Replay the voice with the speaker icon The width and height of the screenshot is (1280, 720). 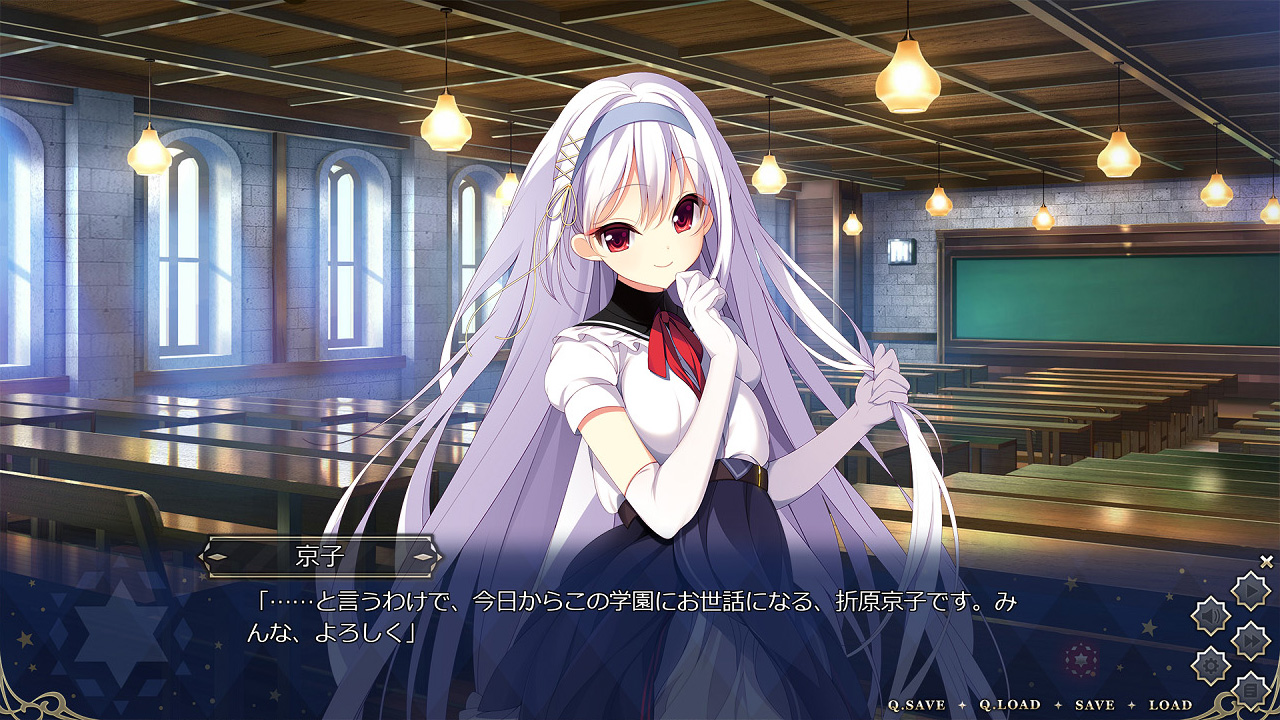click(x=1211, y=616)
